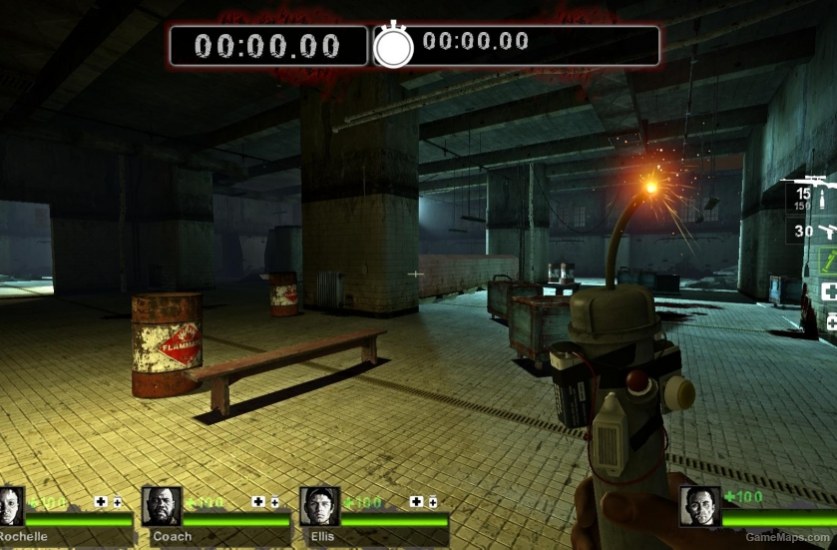Choose the highlighted pipe bomb slot
Screen dimensions: 837x550
click(x=829, y=262)
